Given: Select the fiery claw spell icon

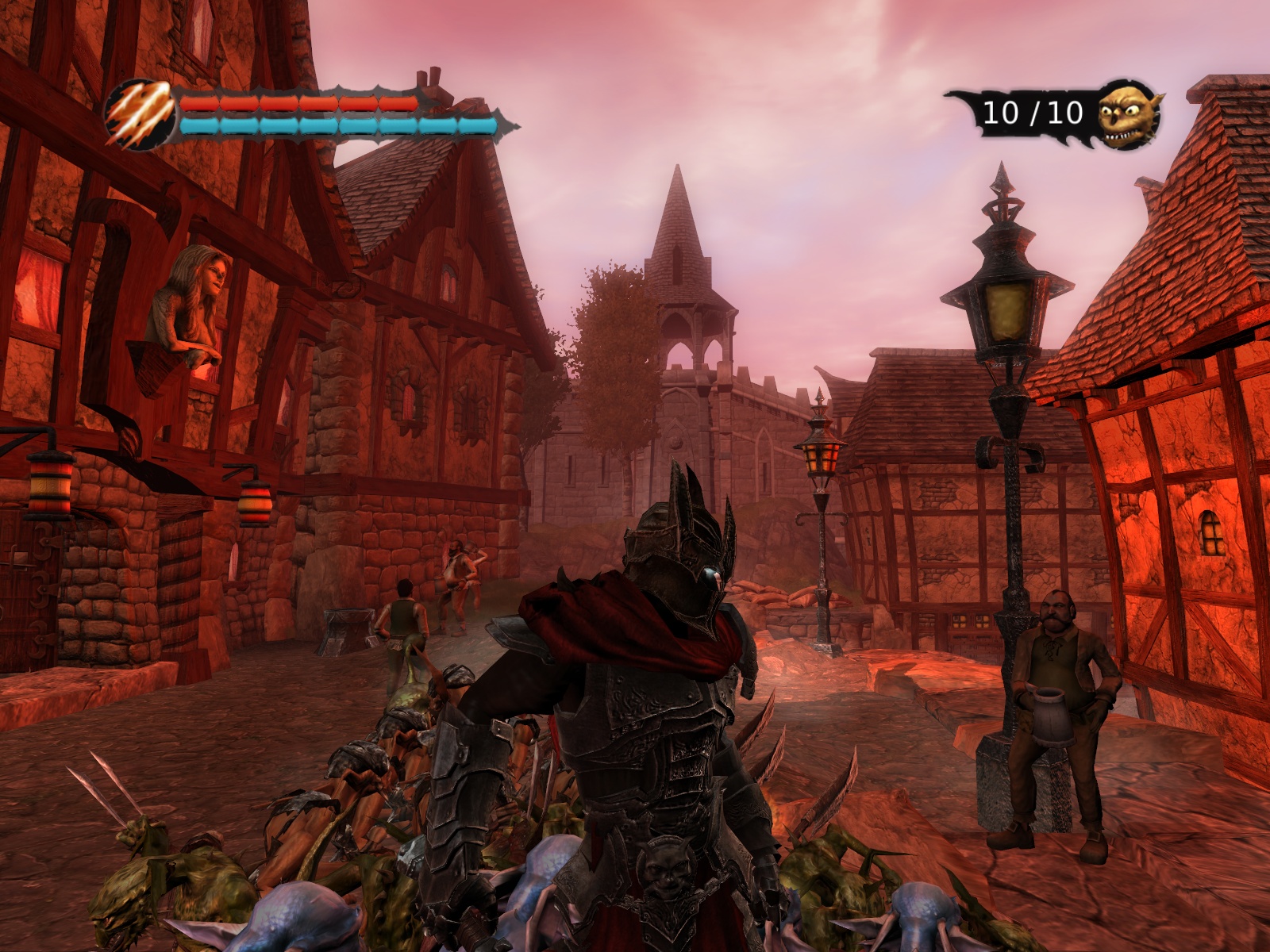Looking at the screenshot, I should [x=140, y=115].
